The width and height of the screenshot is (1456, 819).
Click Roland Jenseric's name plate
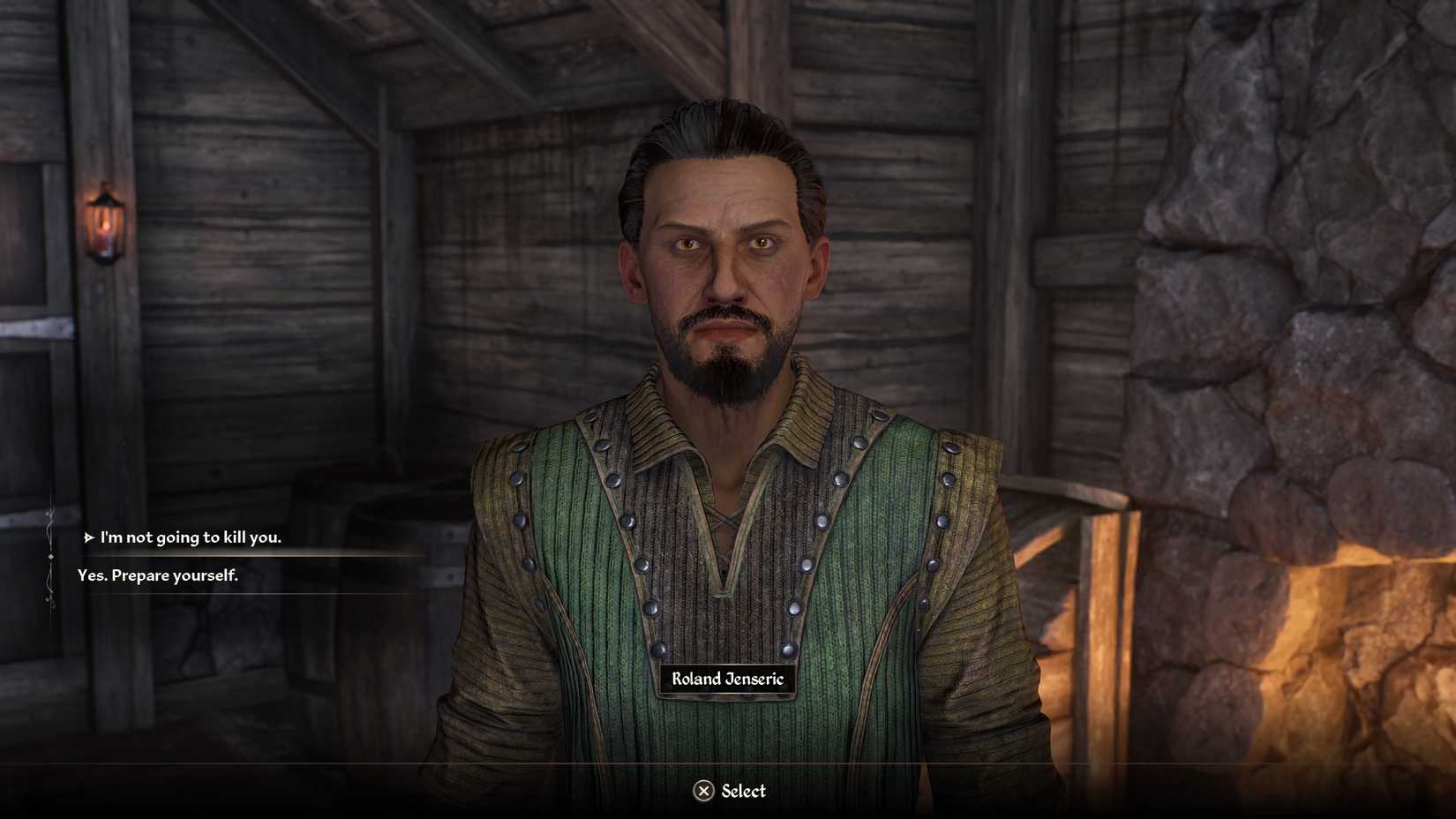pos(725,680)
